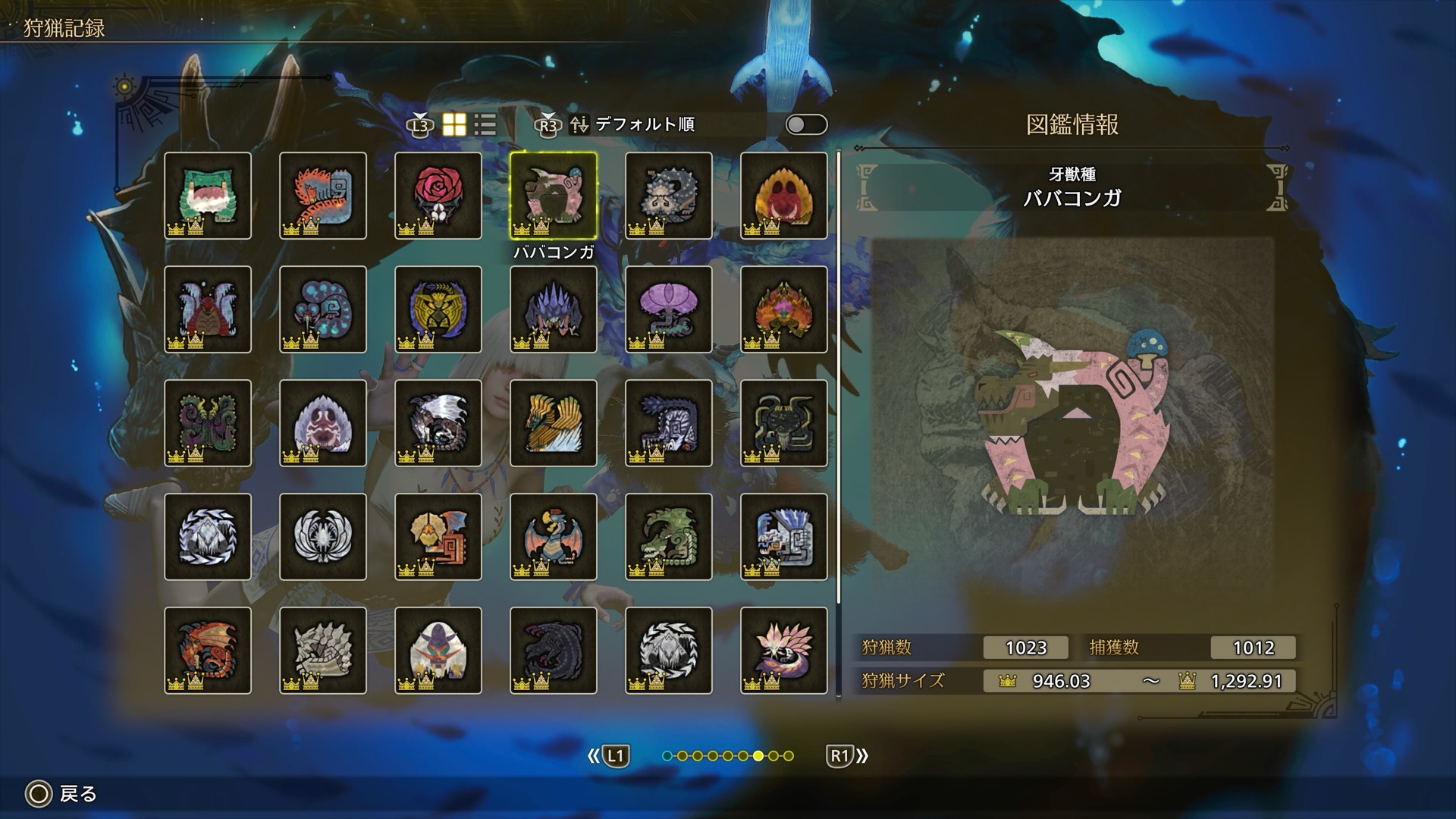Select the red Rathalos monster tile

coord(208,651)
